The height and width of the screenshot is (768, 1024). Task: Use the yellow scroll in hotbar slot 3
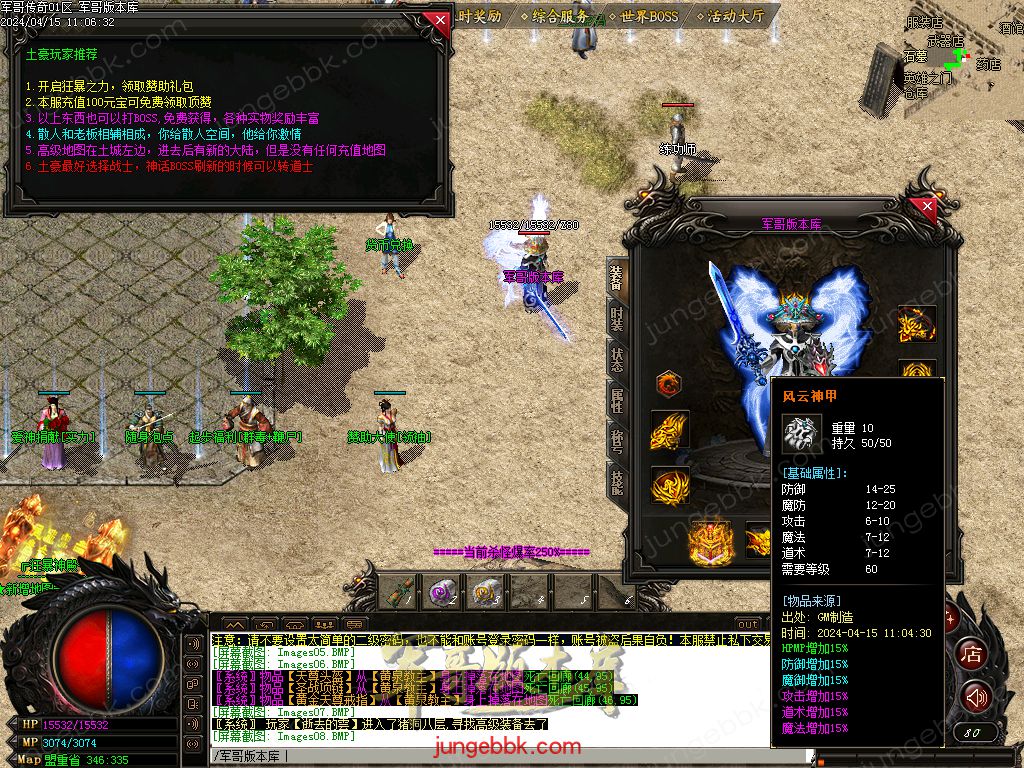[486, 591]
